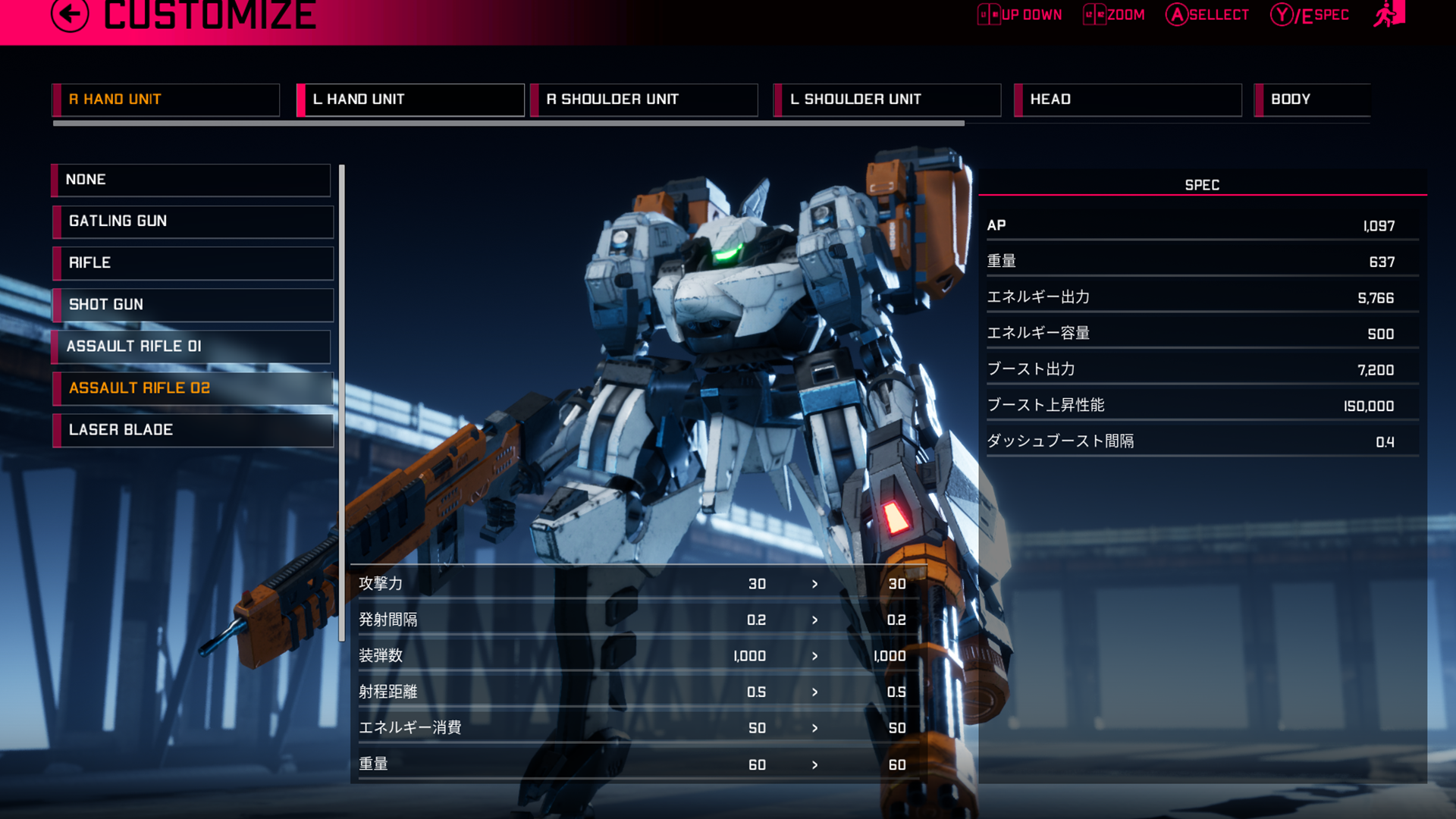
Task: Select the R HAND UNIT tab
Action: [165, 99]
